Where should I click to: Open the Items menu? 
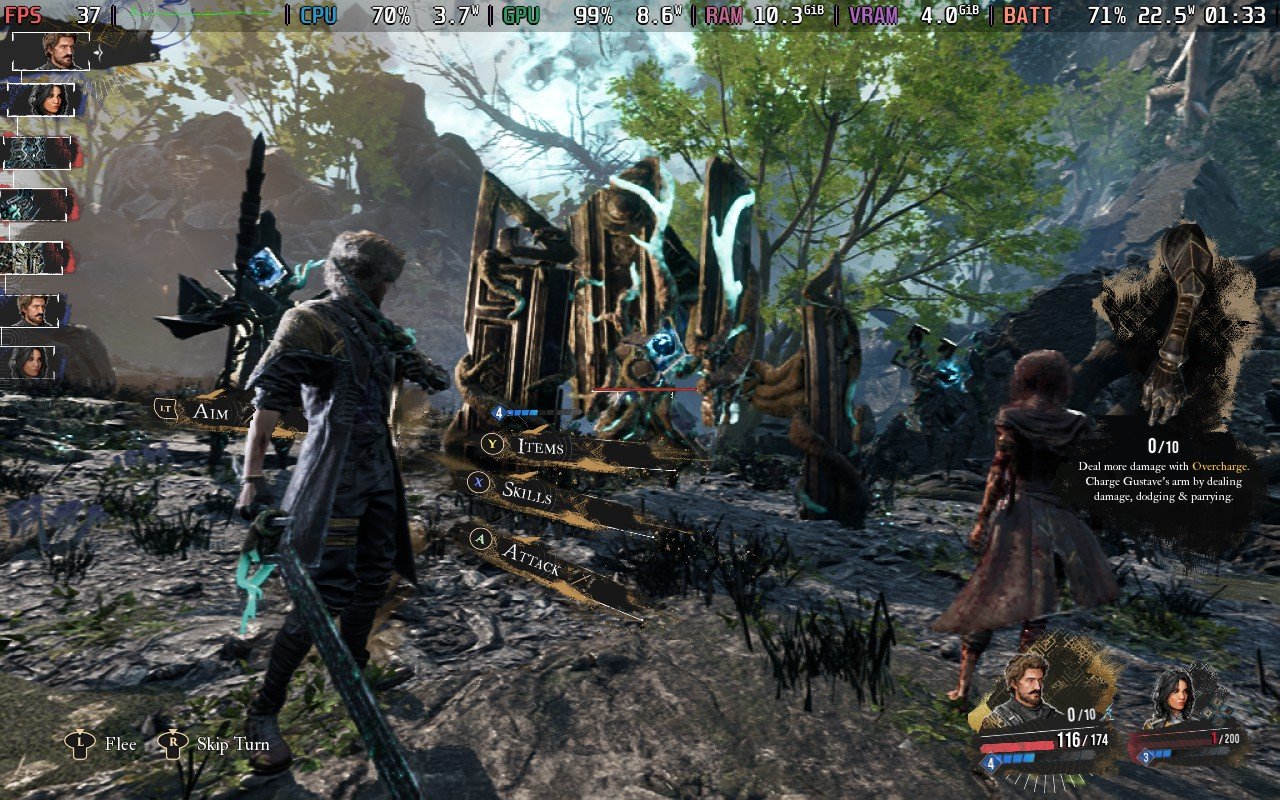click(540, 446)
